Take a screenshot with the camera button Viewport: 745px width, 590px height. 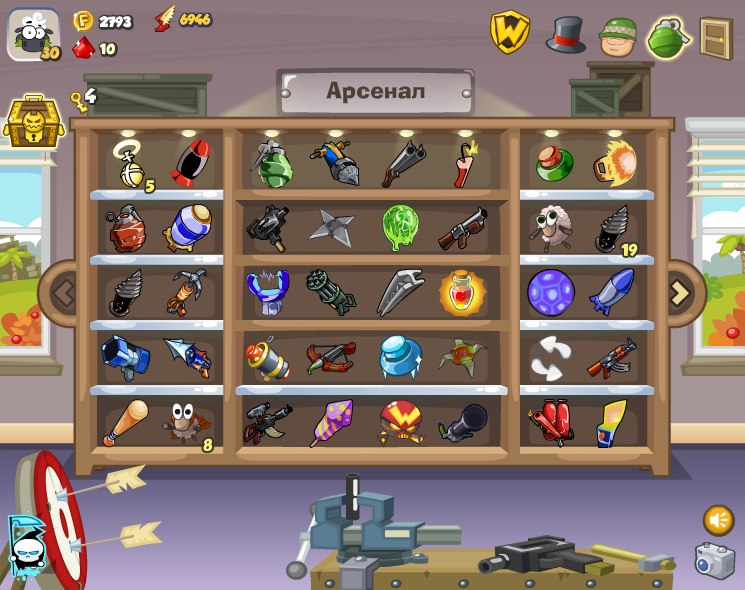(x=714, y=561)
